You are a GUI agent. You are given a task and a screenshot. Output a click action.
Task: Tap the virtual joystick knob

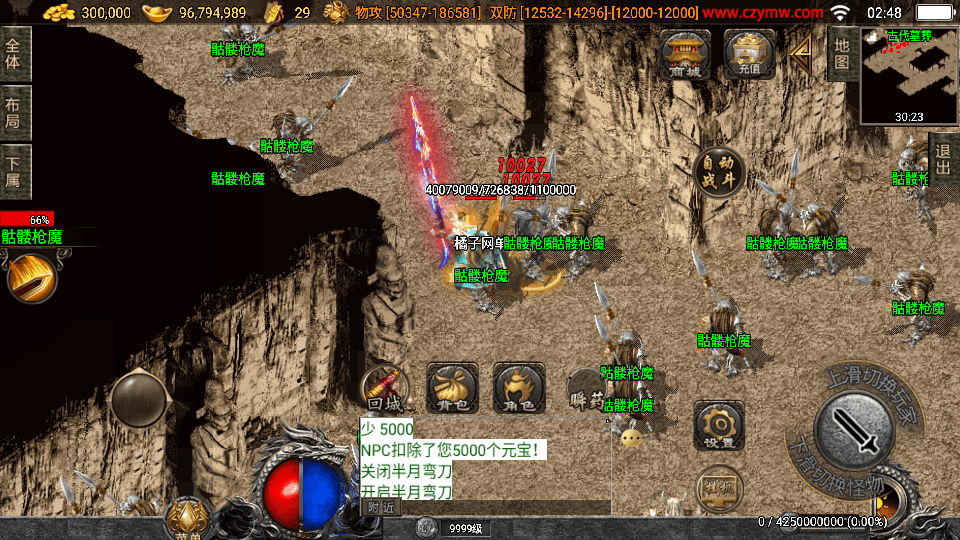pyautogui.click(x=139, y=399)
